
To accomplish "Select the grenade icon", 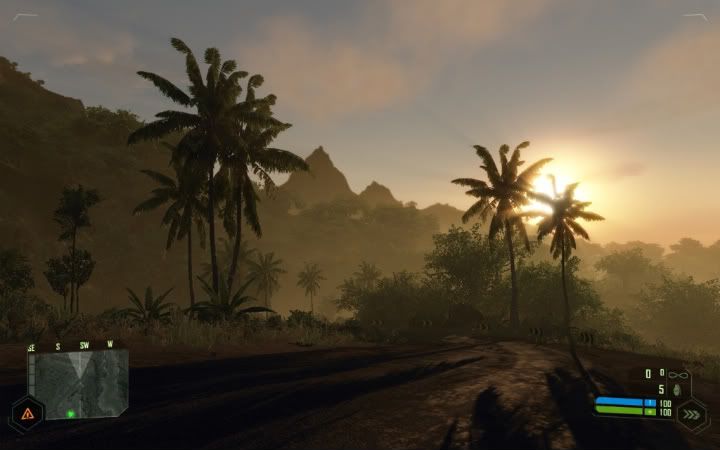I will pyautogui.click(x=676, y=390).
